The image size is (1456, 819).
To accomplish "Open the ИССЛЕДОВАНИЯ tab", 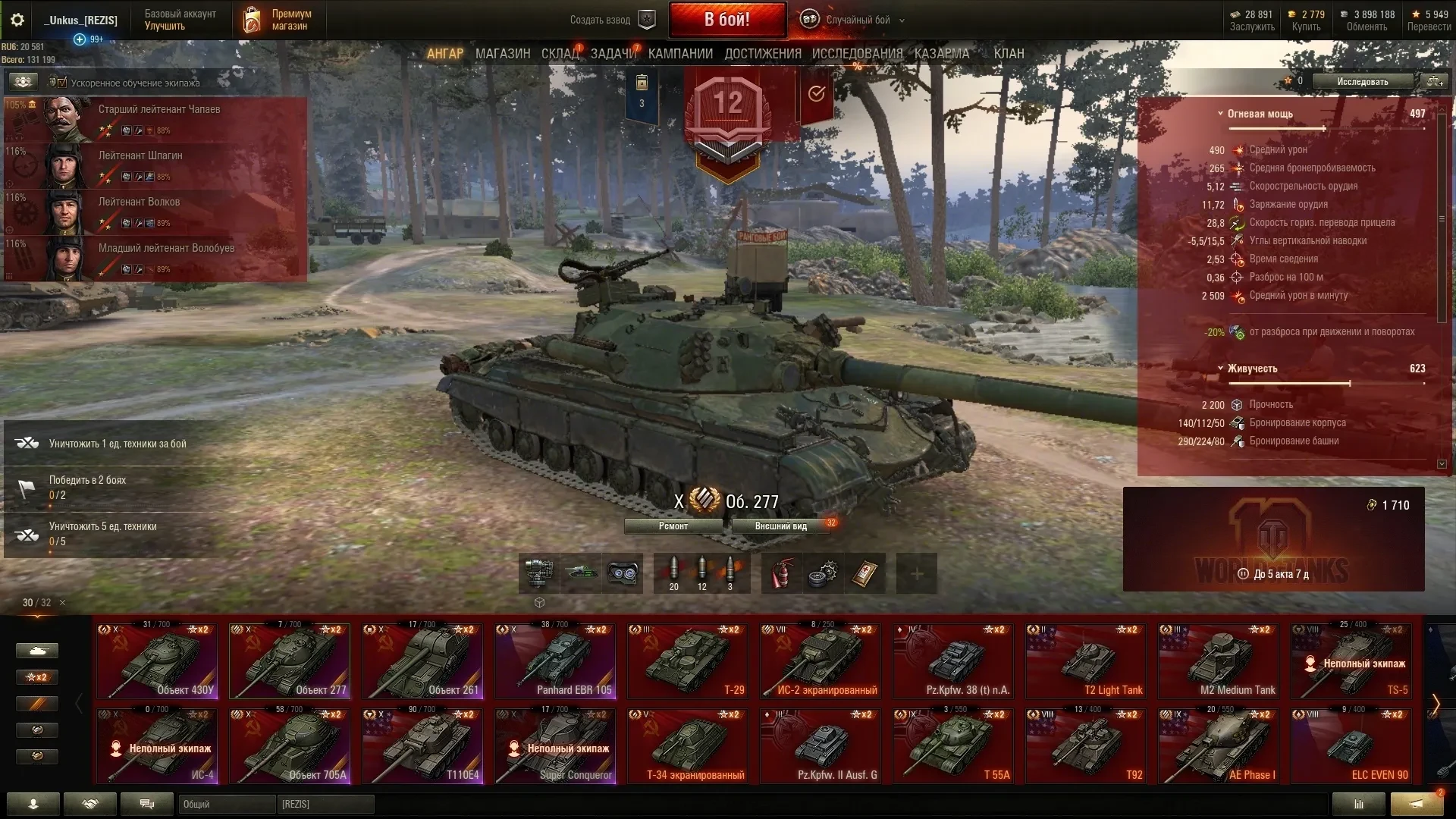I will click(857, 54).
